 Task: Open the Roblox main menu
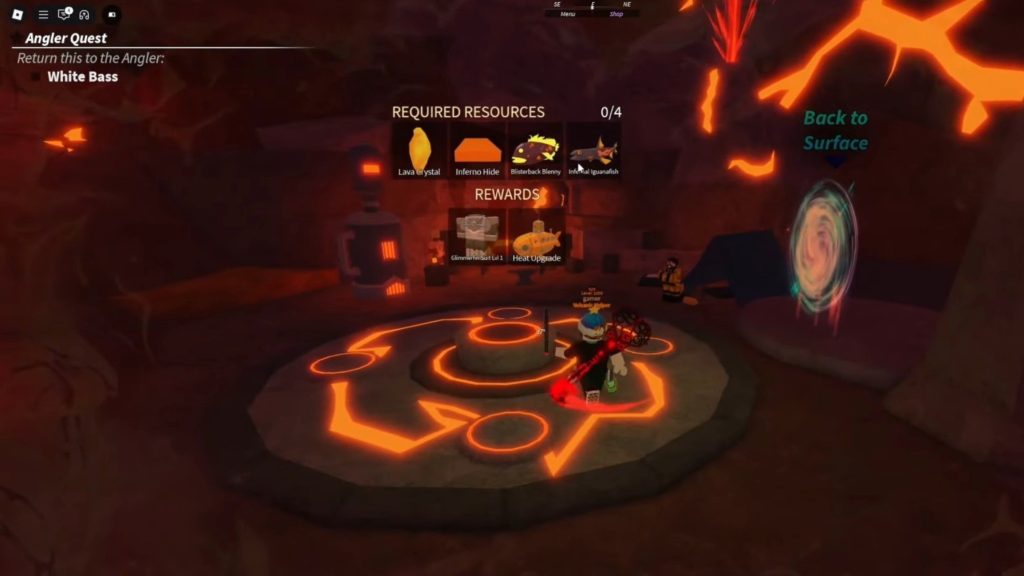coord(17,15)
